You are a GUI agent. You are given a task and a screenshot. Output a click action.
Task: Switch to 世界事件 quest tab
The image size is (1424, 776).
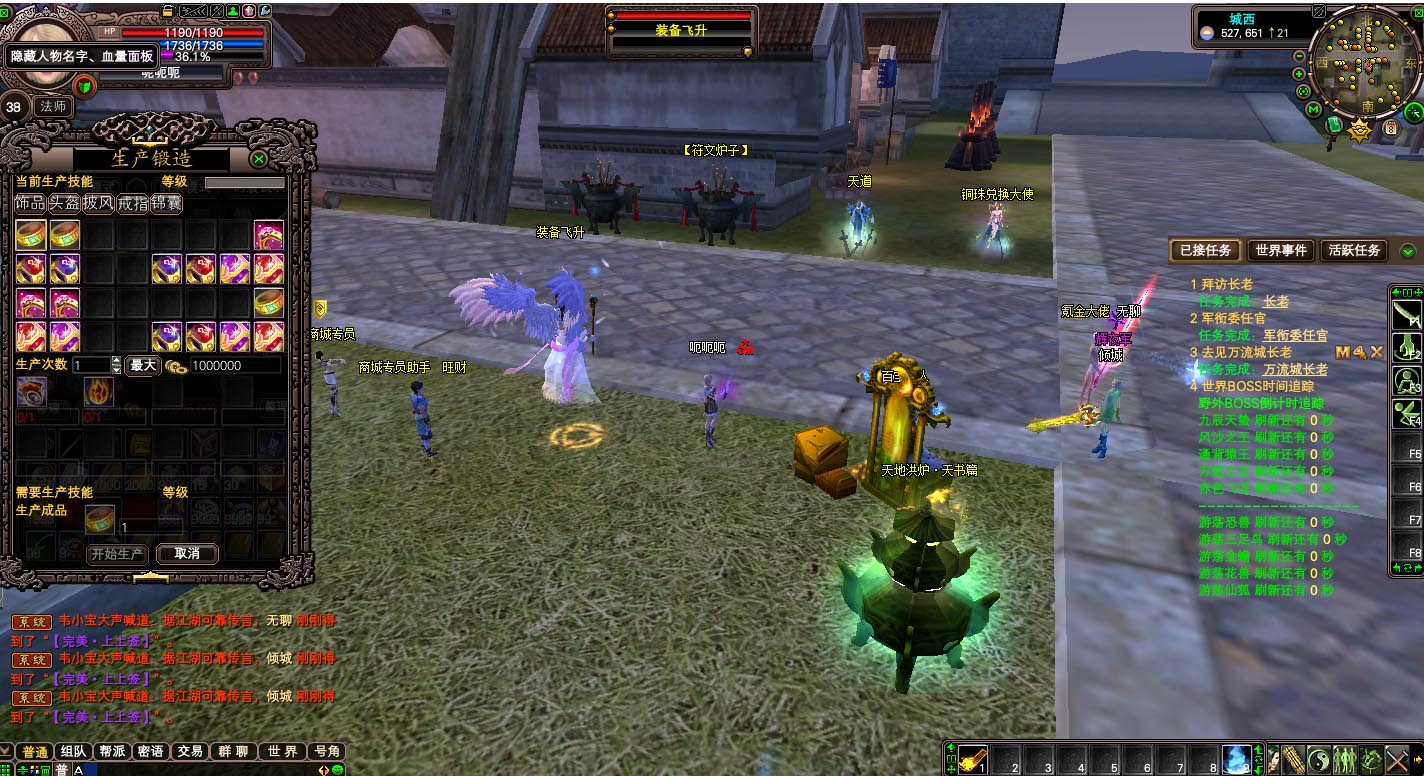[1281, 251]
